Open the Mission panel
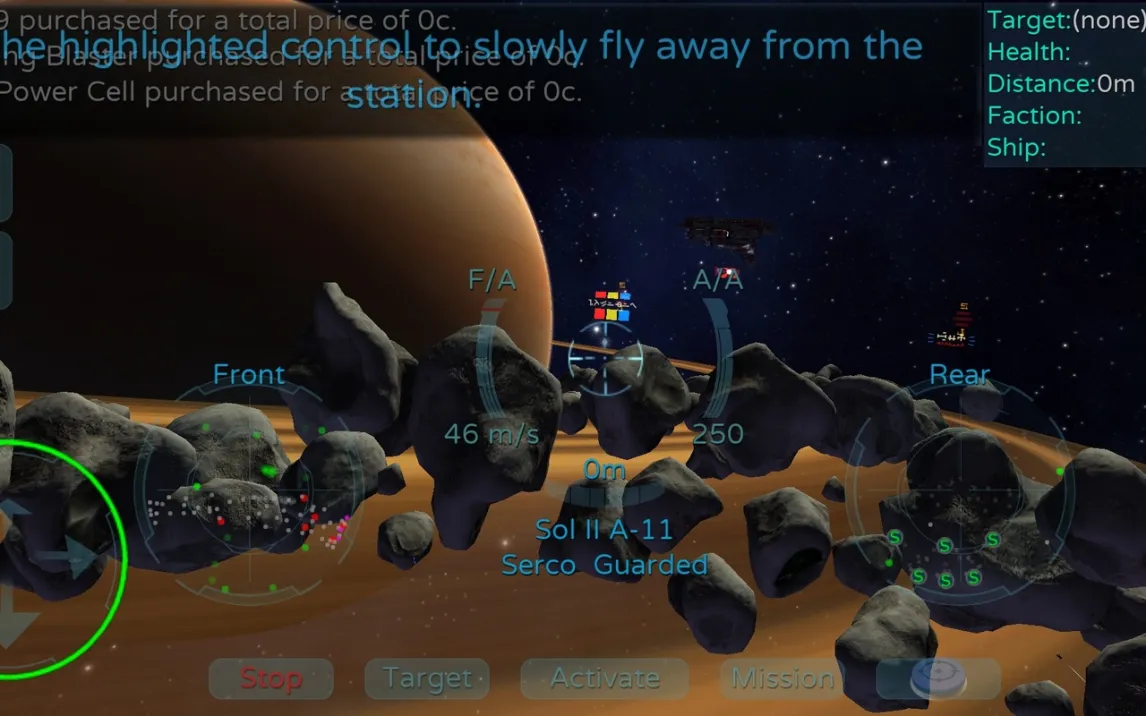This screenshot has height=716, width=1146. tap(782, 679)
